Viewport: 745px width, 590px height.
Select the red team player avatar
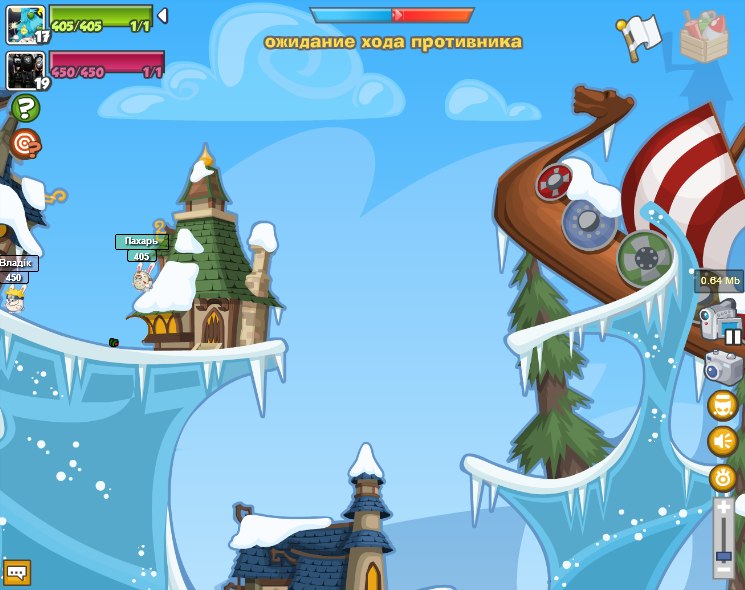(25, 70)
